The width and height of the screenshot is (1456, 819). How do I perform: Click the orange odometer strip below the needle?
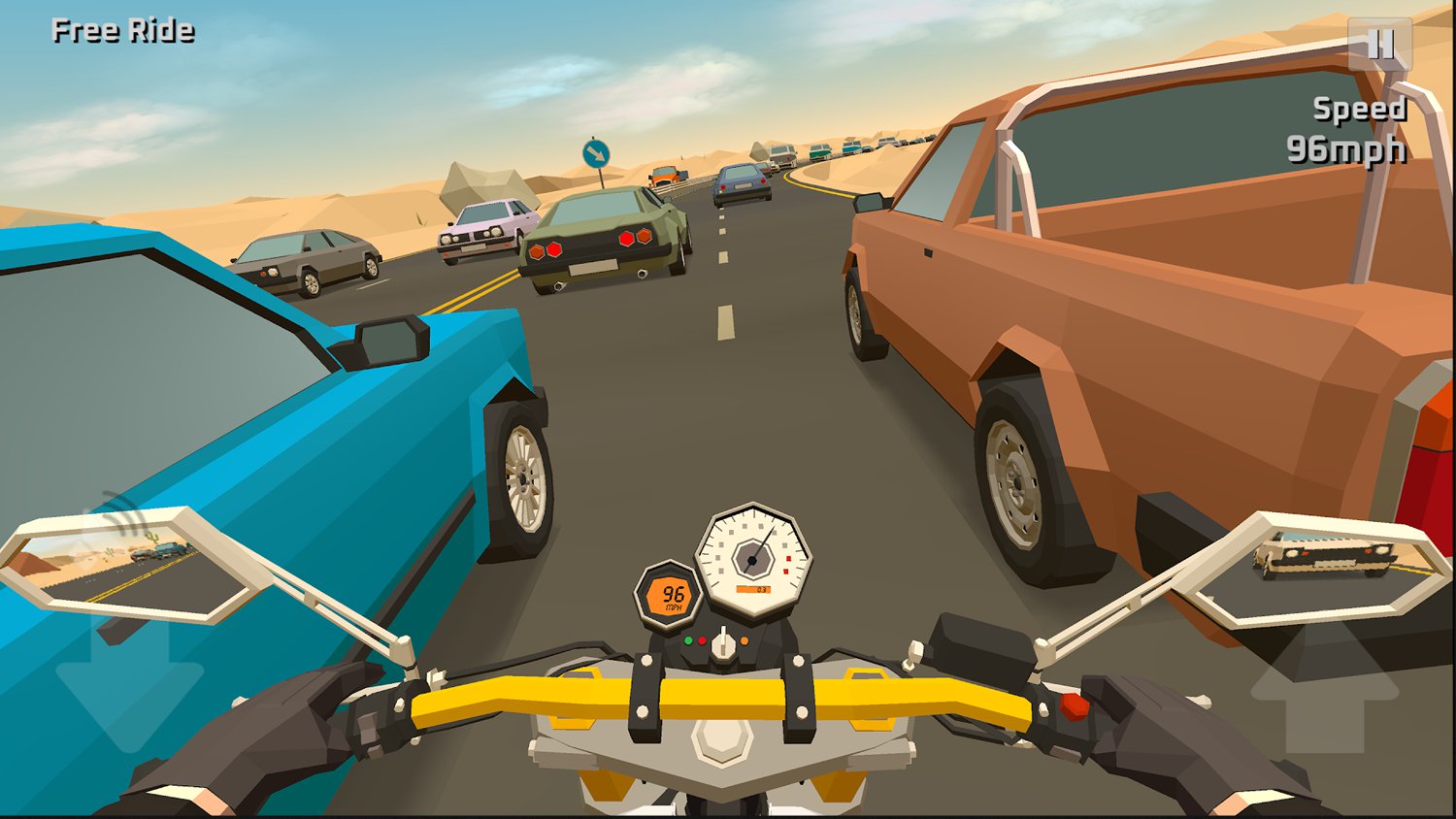point(754,589)
